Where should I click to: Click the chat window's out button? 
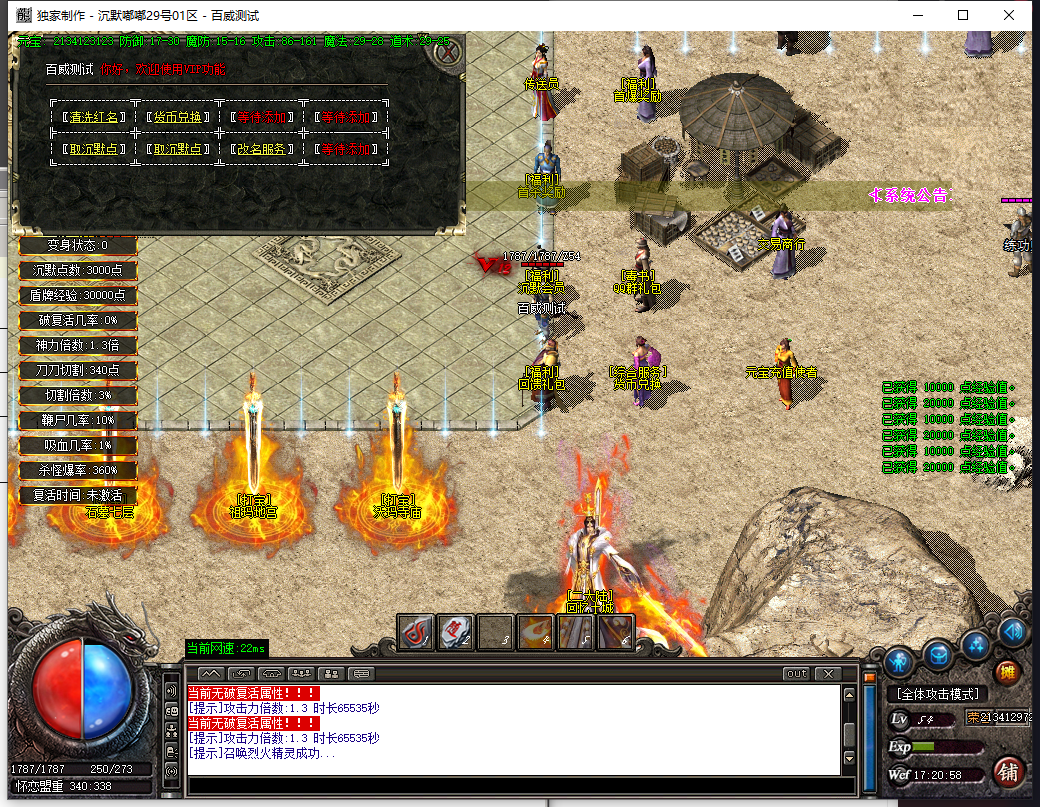click(796, 673)
